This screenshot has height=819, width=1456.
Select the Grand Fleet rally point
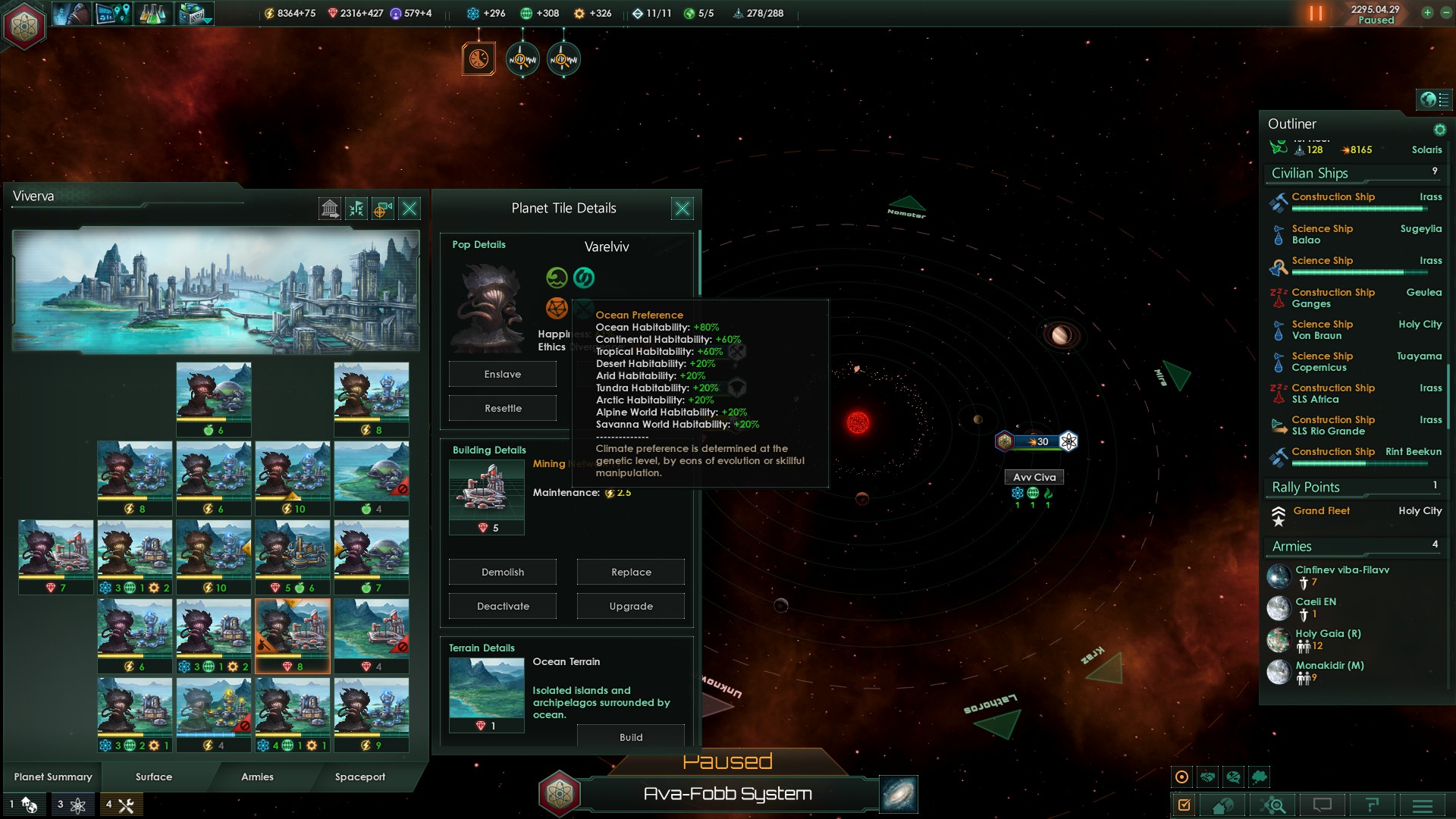coord(1321,511)
